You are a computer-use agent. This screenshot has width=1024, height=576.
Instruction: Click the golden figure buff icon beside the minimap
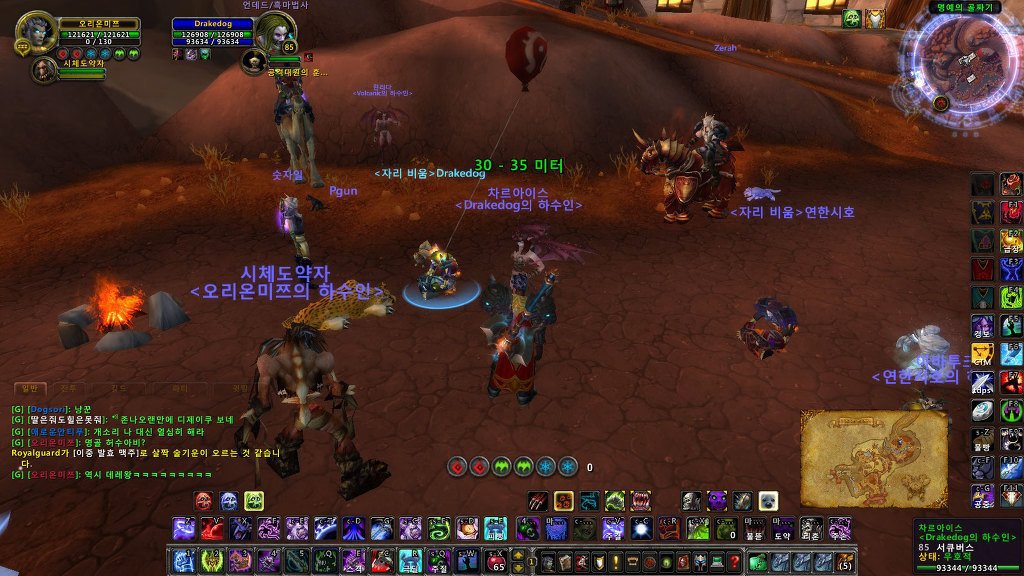[x=875, y=18]
